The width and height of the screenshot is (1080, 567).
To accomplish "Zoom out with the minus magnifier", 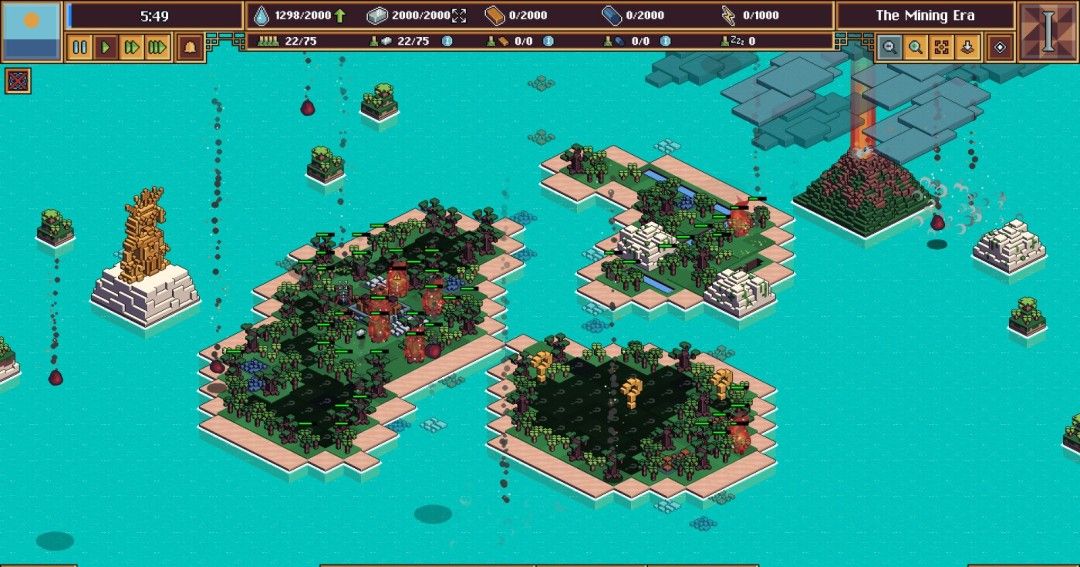I will tap(889, 47).
